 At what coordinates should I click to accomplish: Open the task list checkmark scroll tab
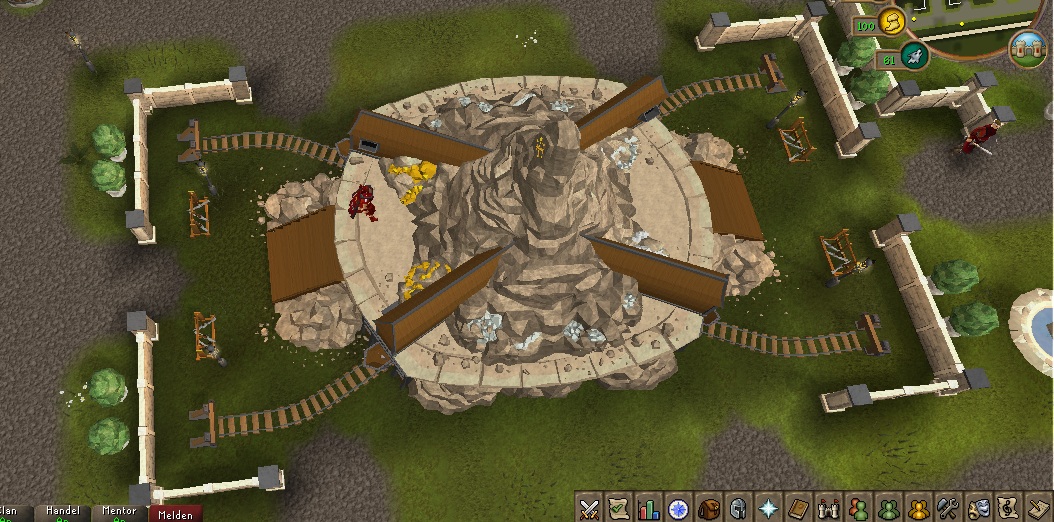tap(620, 508)
